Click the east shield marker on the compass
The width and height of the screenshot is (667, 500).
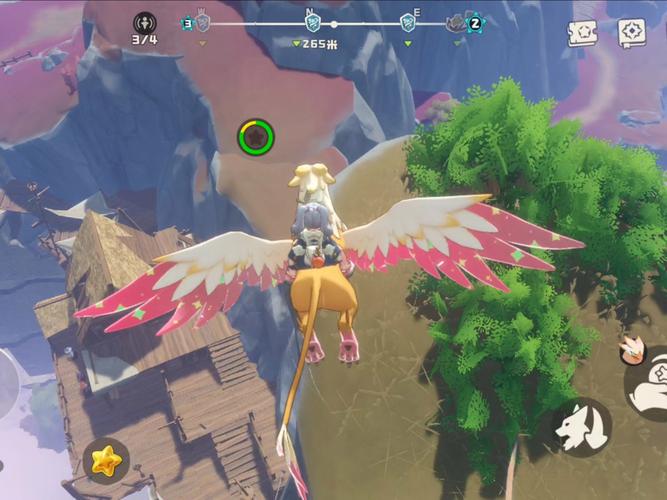tap(408, 22)
